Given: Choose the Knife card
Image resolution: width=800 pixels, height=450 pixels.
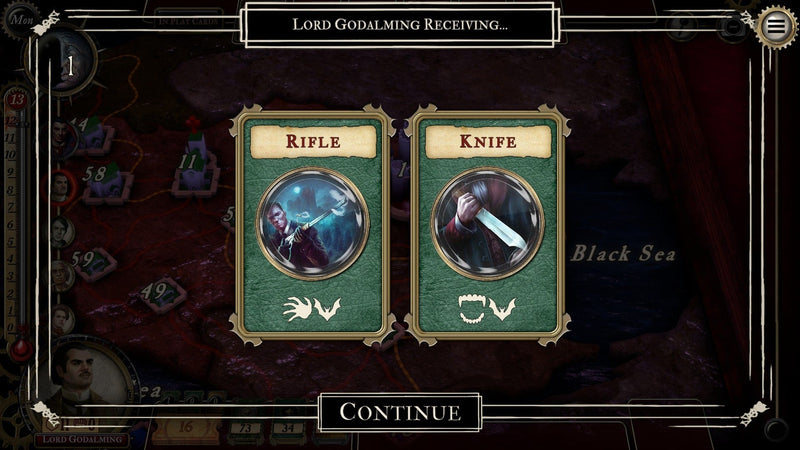Looking at the screenshot, I should (x=488, y=226).
